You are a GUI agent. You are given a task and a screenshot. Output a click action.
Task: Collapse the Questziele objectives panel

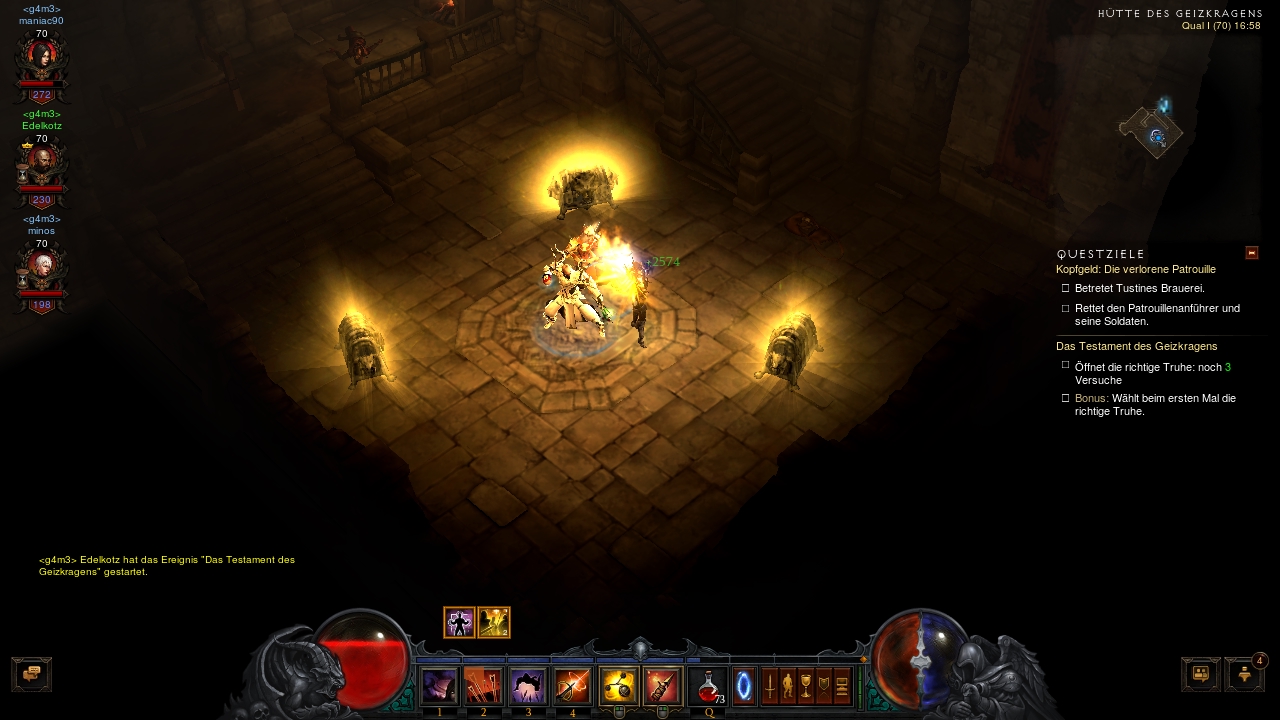tap(1251, 253)
